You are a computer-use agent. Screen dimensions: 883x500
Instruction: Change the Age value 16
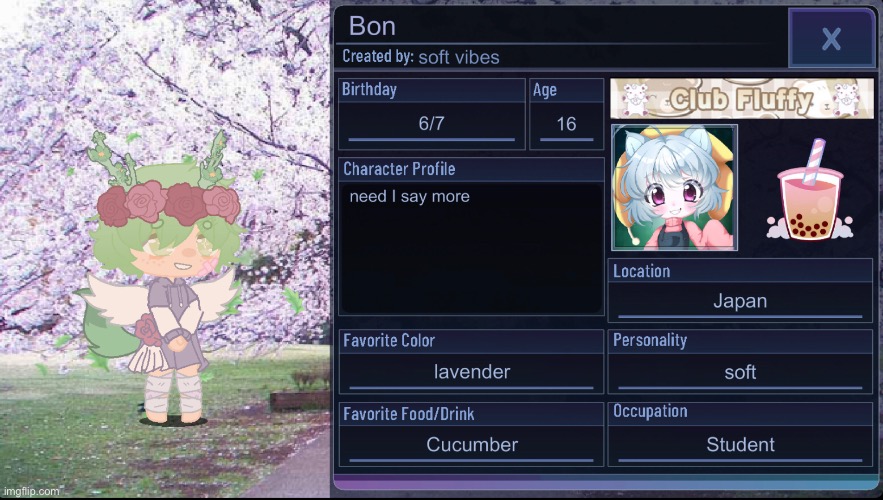(566, 124)
